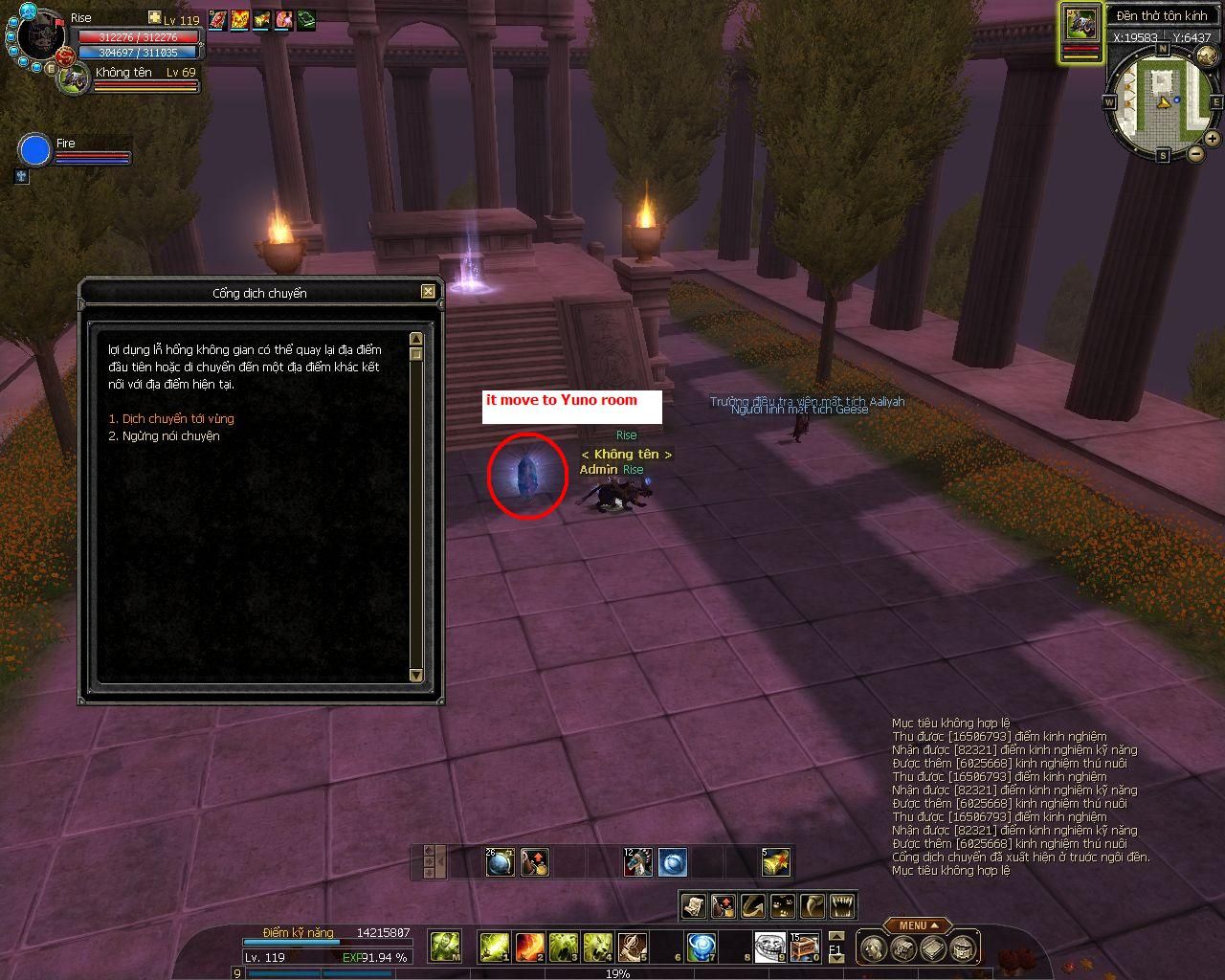This screenshot has height=980, width=1225.
Task: Use the blue orb item with count 26
Action: (x=501, y=862)
